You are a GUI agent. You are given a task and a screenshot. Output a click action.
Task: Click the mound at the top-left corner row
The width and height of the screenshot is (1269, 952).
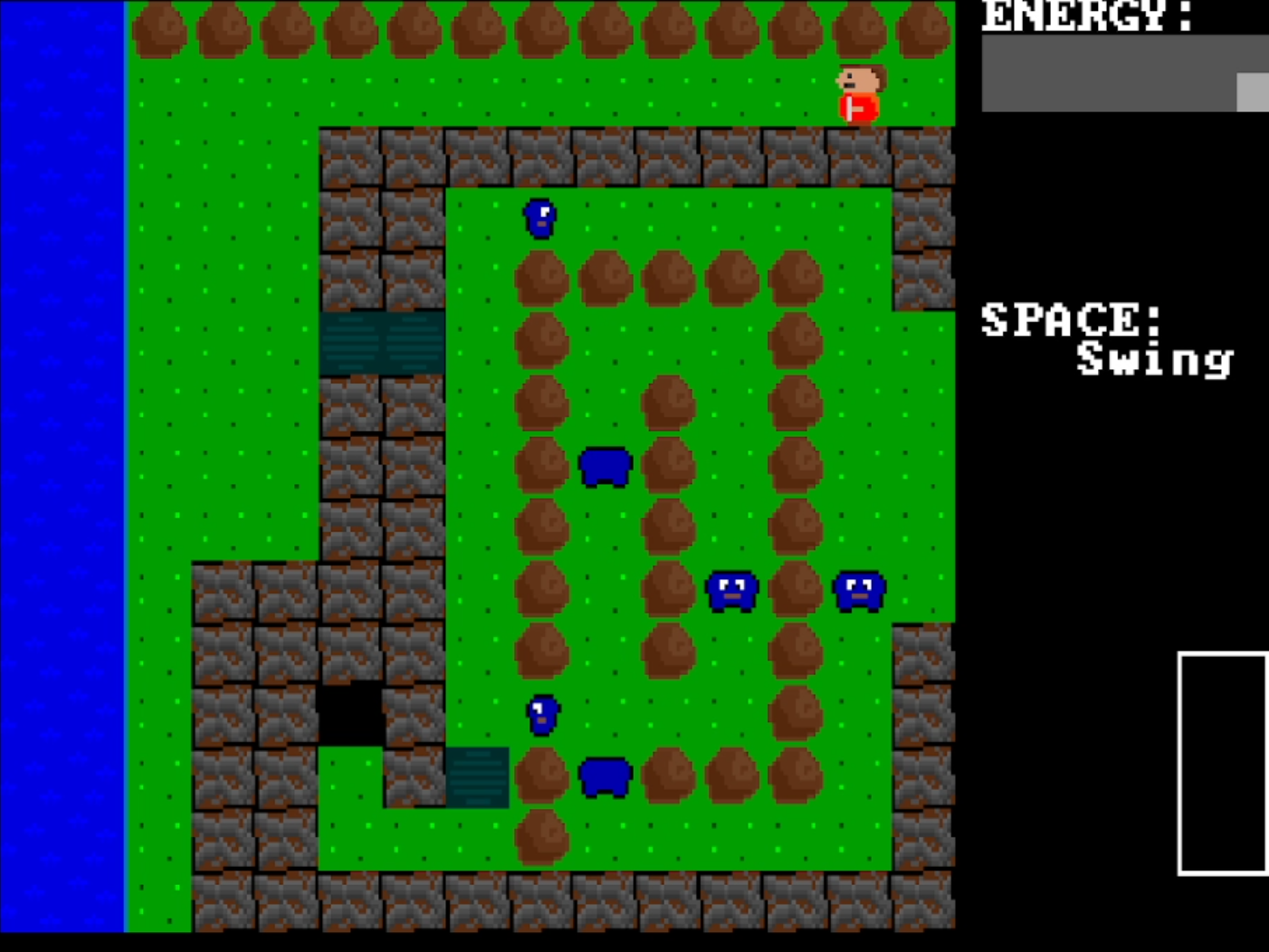click(x=158, y=27)
